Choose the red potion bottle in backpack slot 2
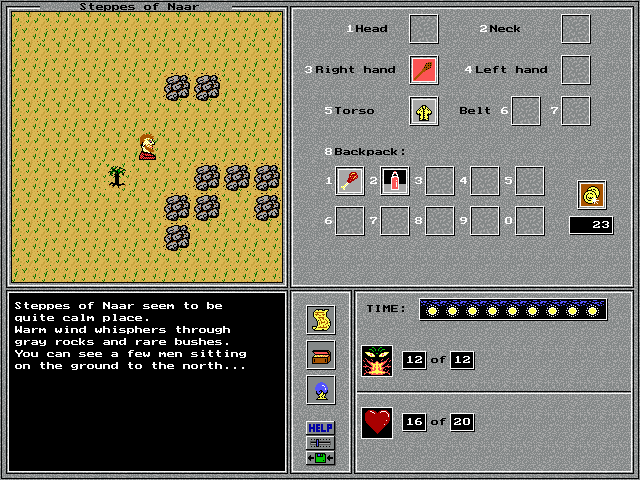This screenshot has width=640, height=480. pyautogui.click(x=395, y=181)
